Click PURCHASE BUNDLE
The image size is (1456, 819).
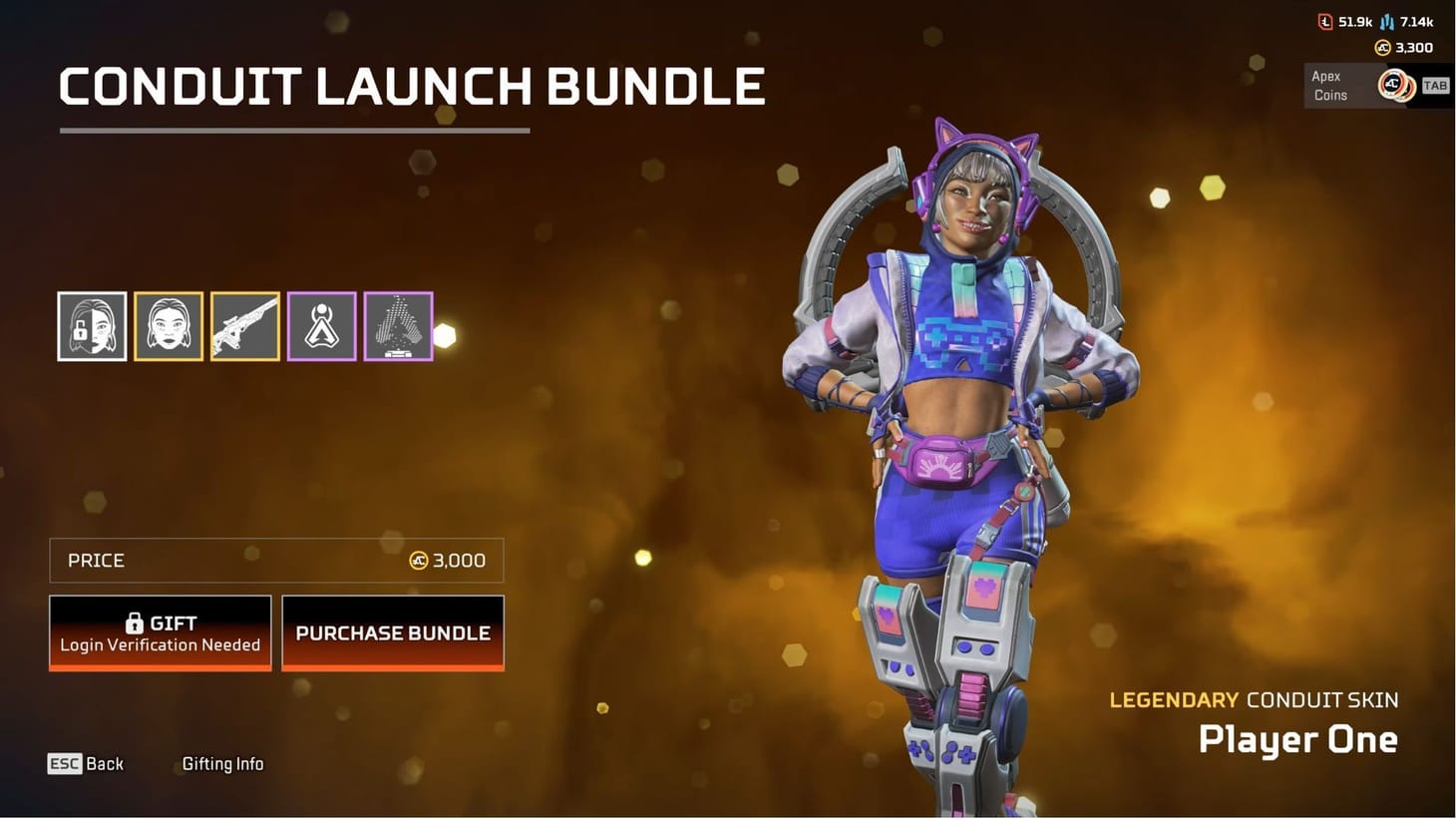click(392, 632)
